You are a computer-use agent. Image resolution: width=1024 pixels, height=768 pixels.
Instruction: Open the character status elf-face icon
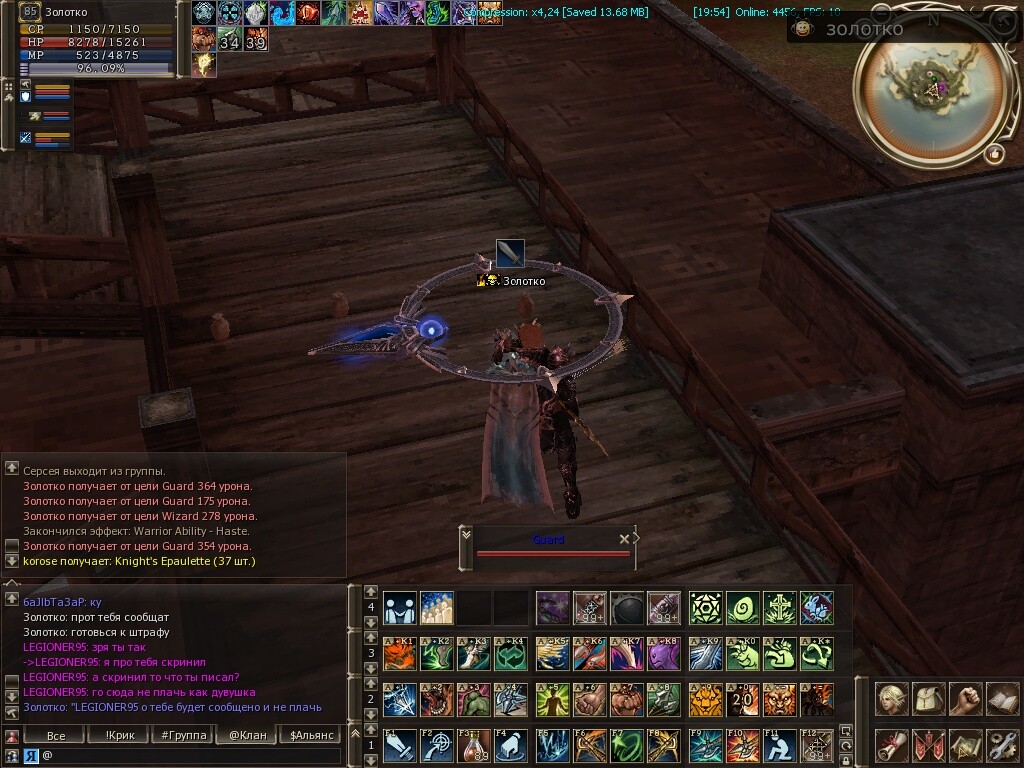click(x=891, y=698)
